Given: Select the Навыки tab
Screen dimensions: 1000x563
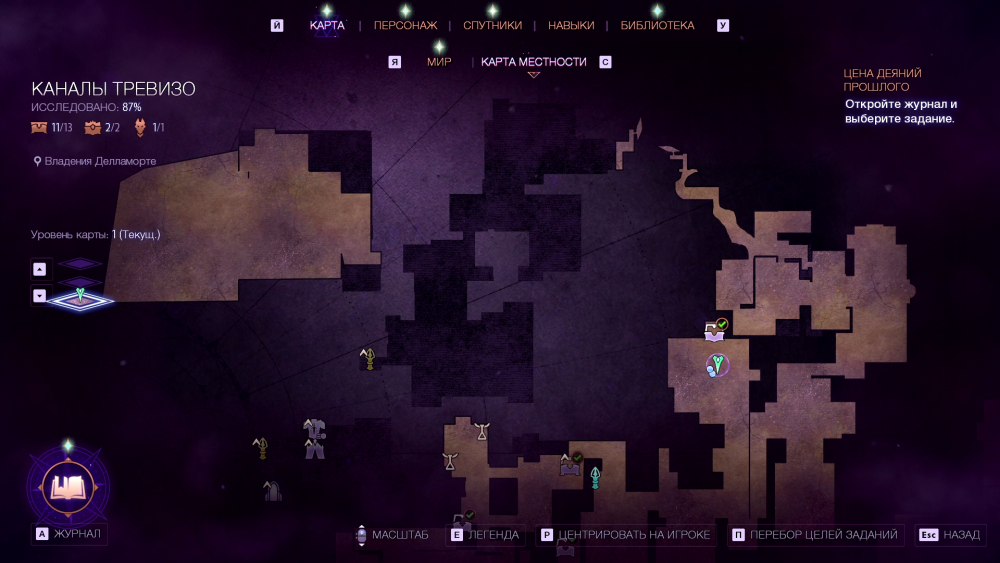Looking at the screenshot, I should [x=571, y=26].
